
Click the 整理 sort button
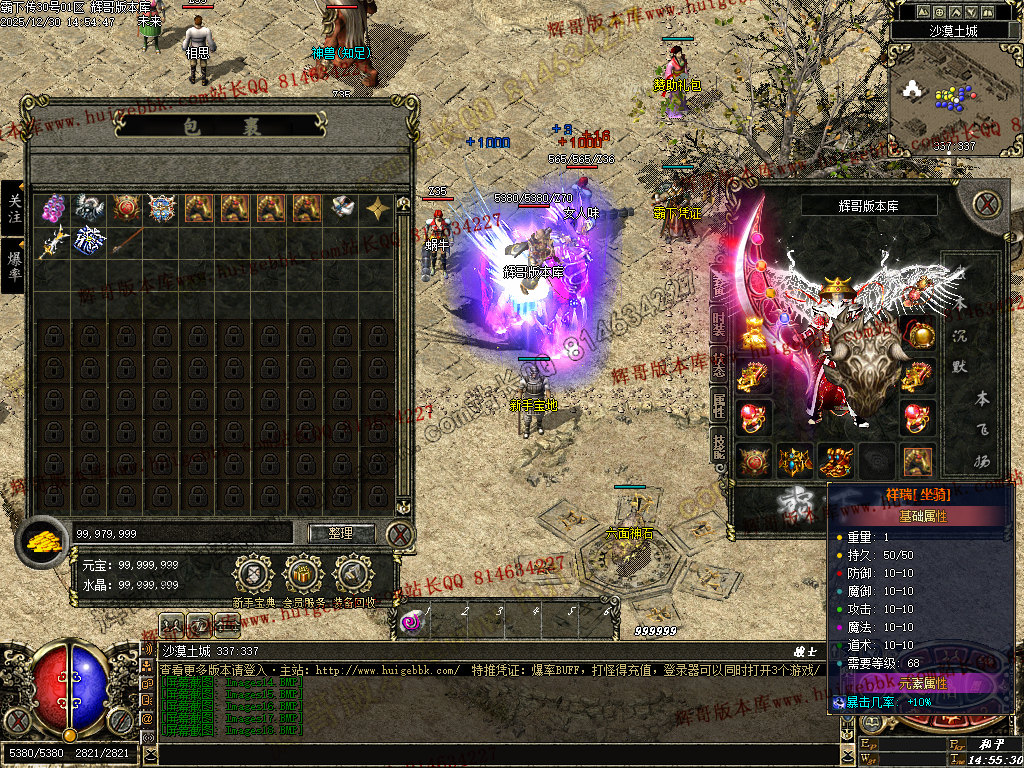click(x=341, y=534)
